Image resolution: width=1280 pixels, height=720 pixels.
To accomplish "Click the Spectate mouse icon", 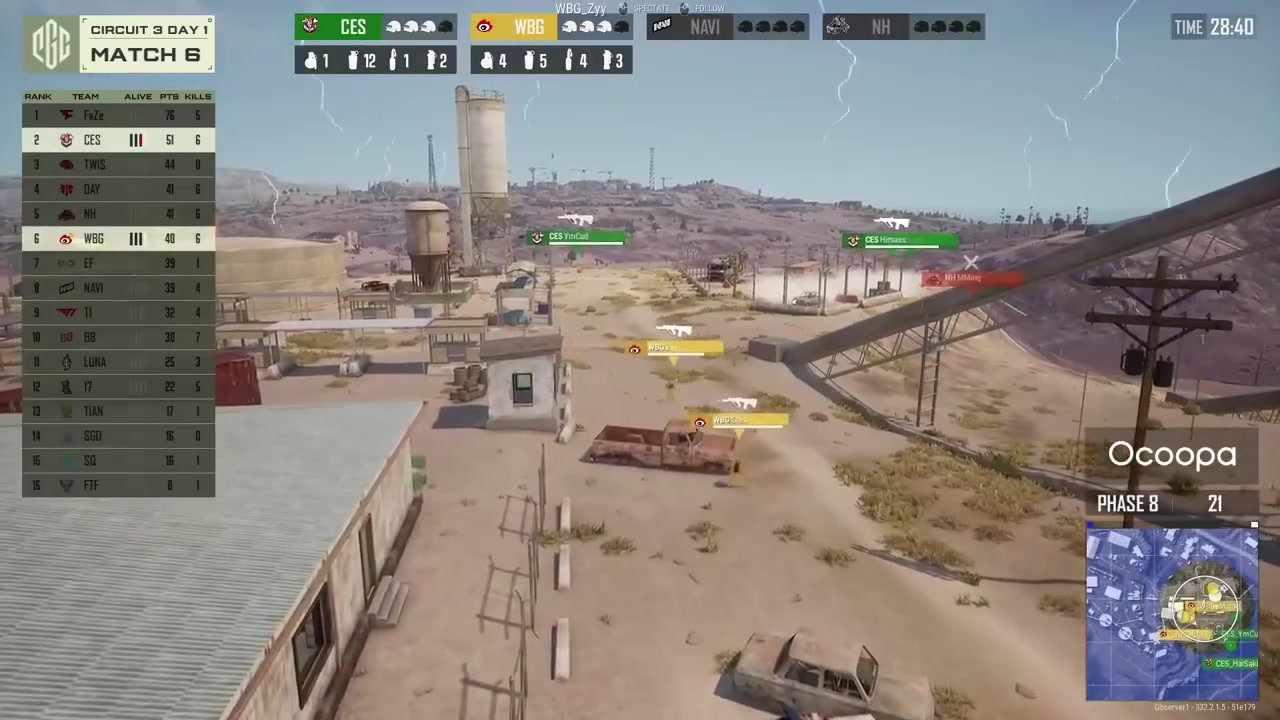I will pos(625,9).
